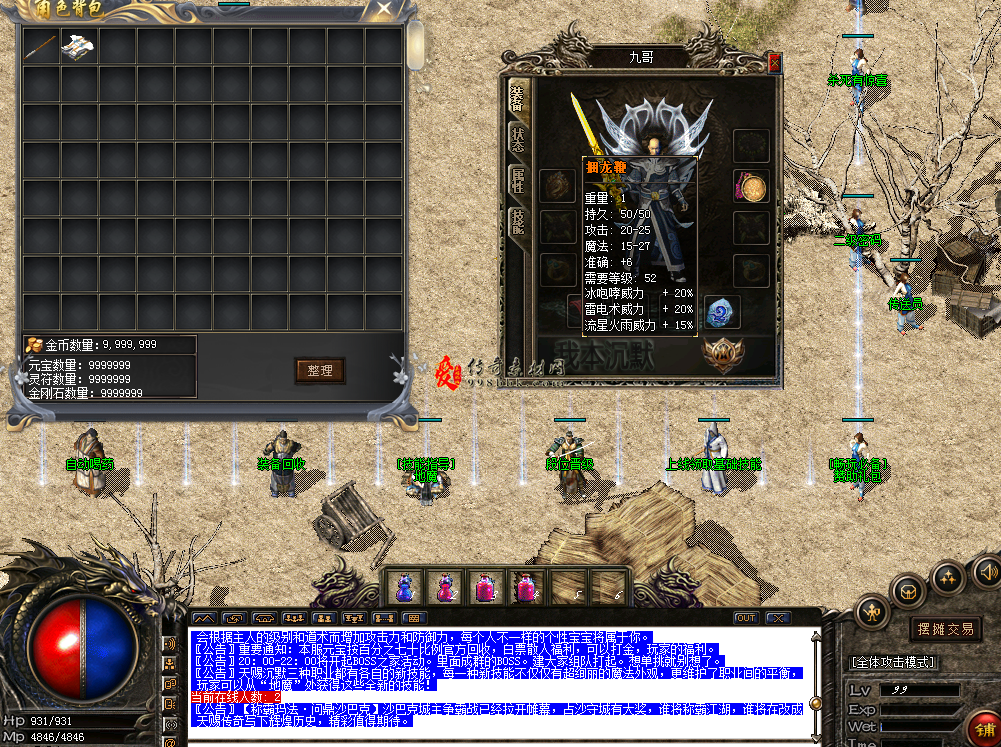Toggle the 全体攻击模式 attack mode label
This screenshot has width=1001, height=747.
[892, 662]
